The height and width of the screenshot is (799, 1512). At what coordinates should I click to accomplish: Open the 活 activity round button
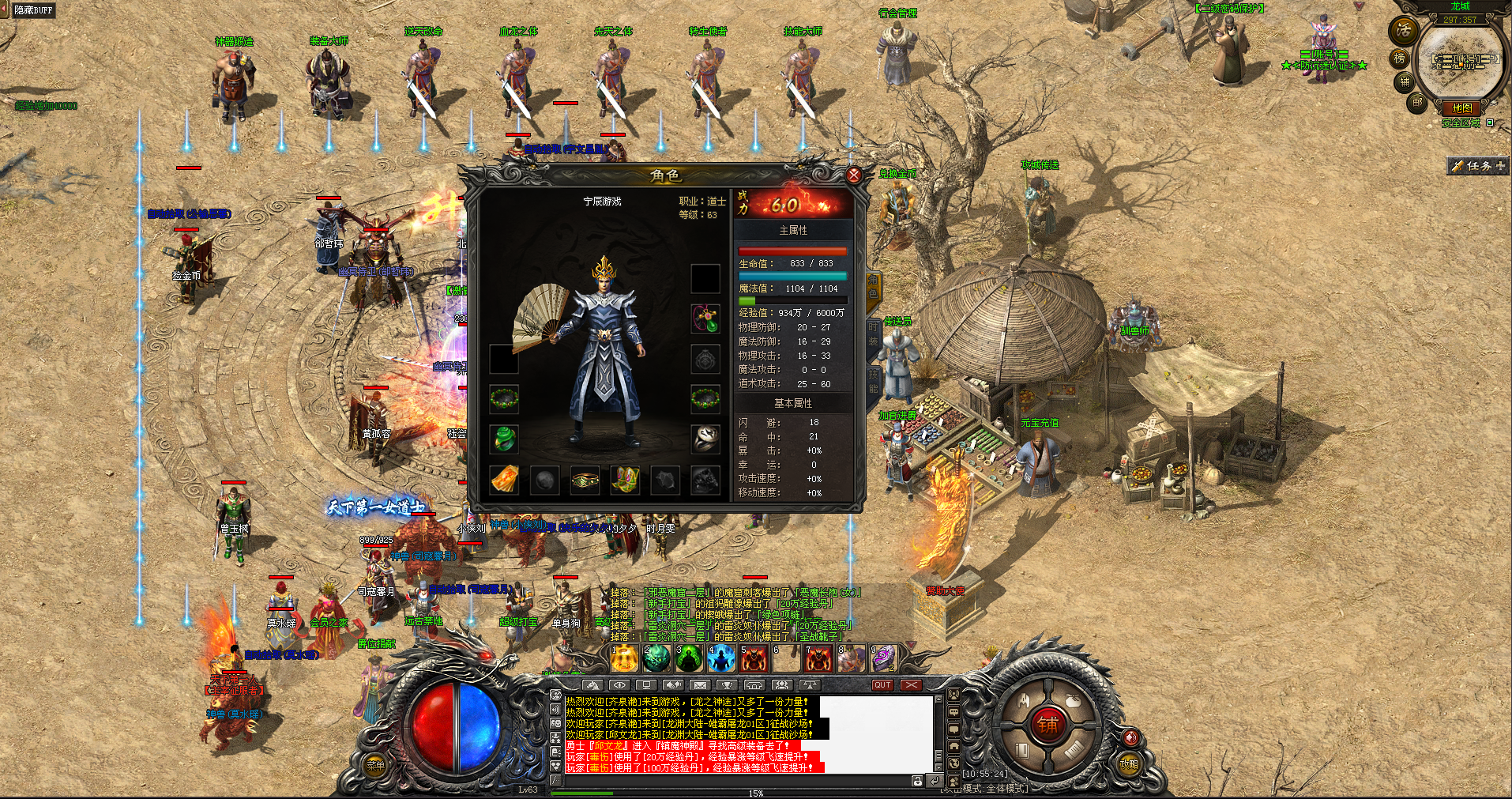pyautogui.click(x=1403, y=30)
